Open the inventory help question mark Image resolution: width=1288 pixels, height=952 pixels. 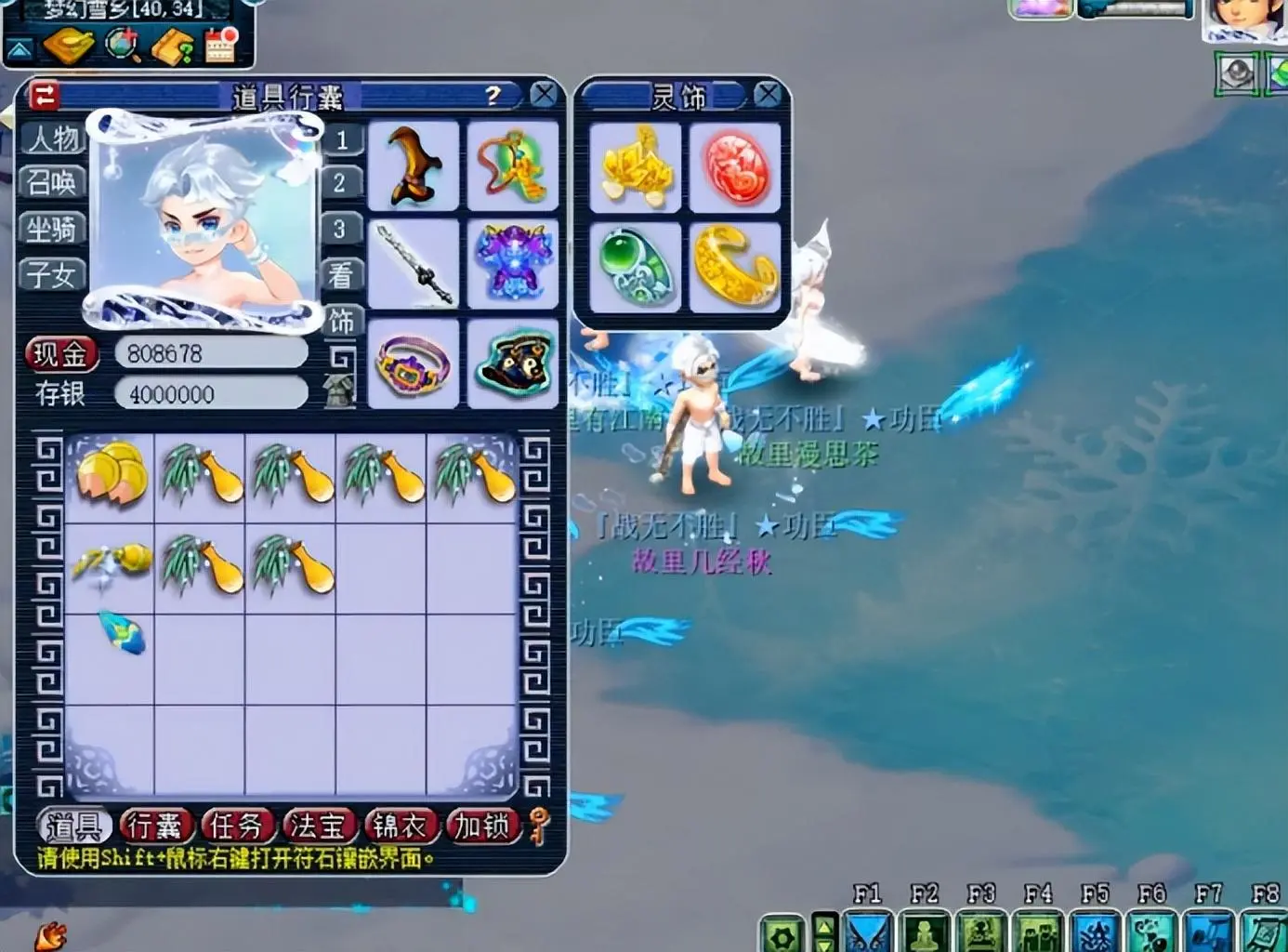tap(493, 95)
